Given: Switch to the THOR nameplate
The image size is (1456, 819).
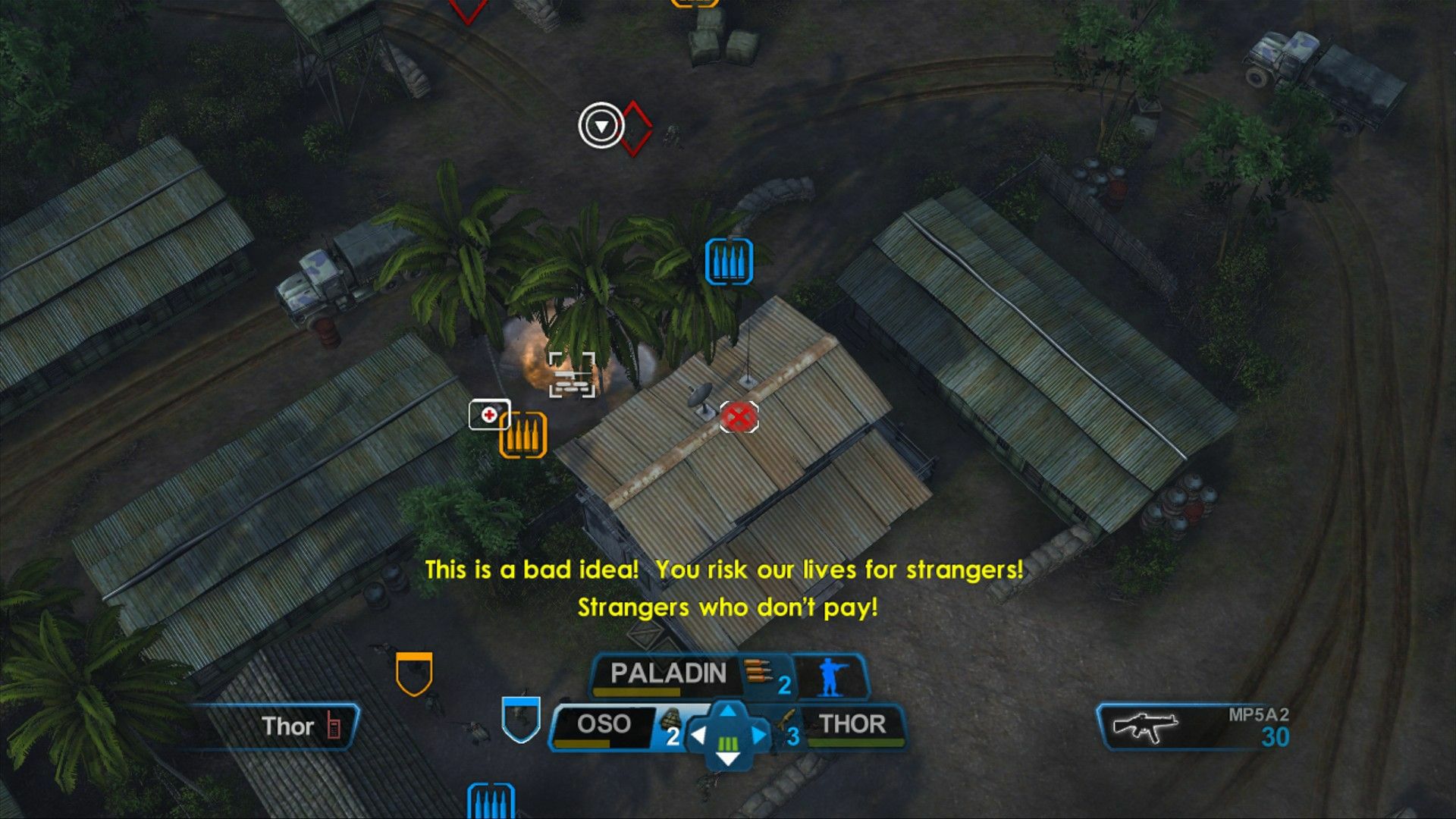Looking at the screenshot, I should [851, 724].
